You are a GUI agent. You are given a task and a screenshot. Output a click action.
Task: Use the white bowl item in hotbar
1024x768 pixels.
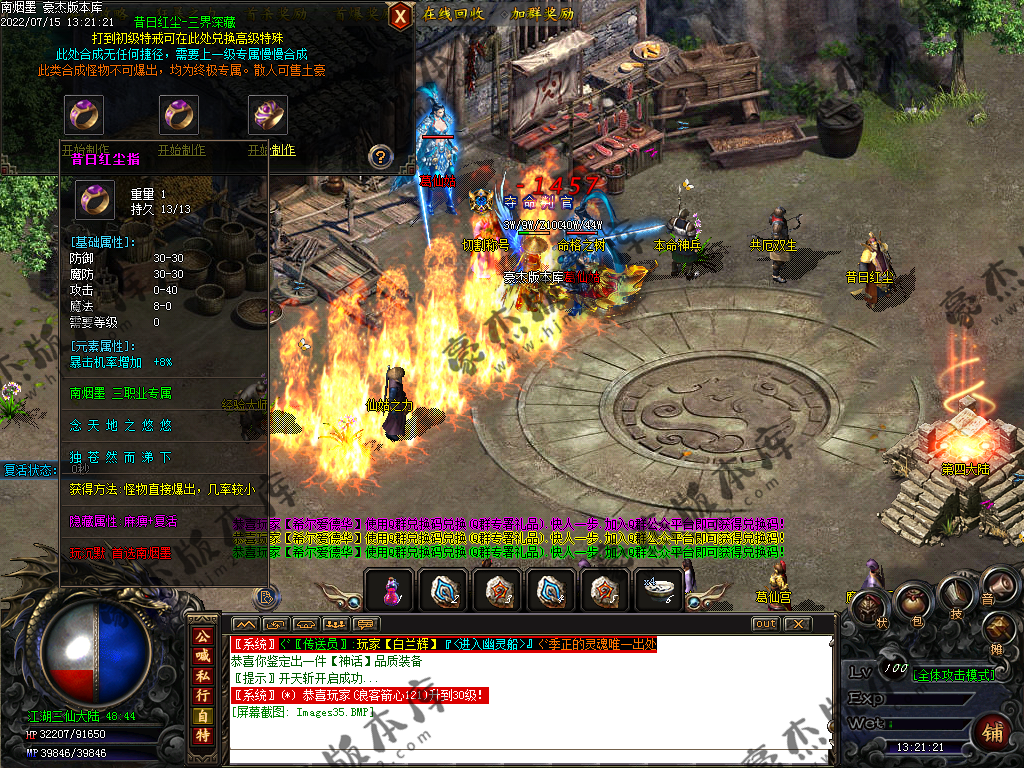pyautogui.click(x=659, y=590)
